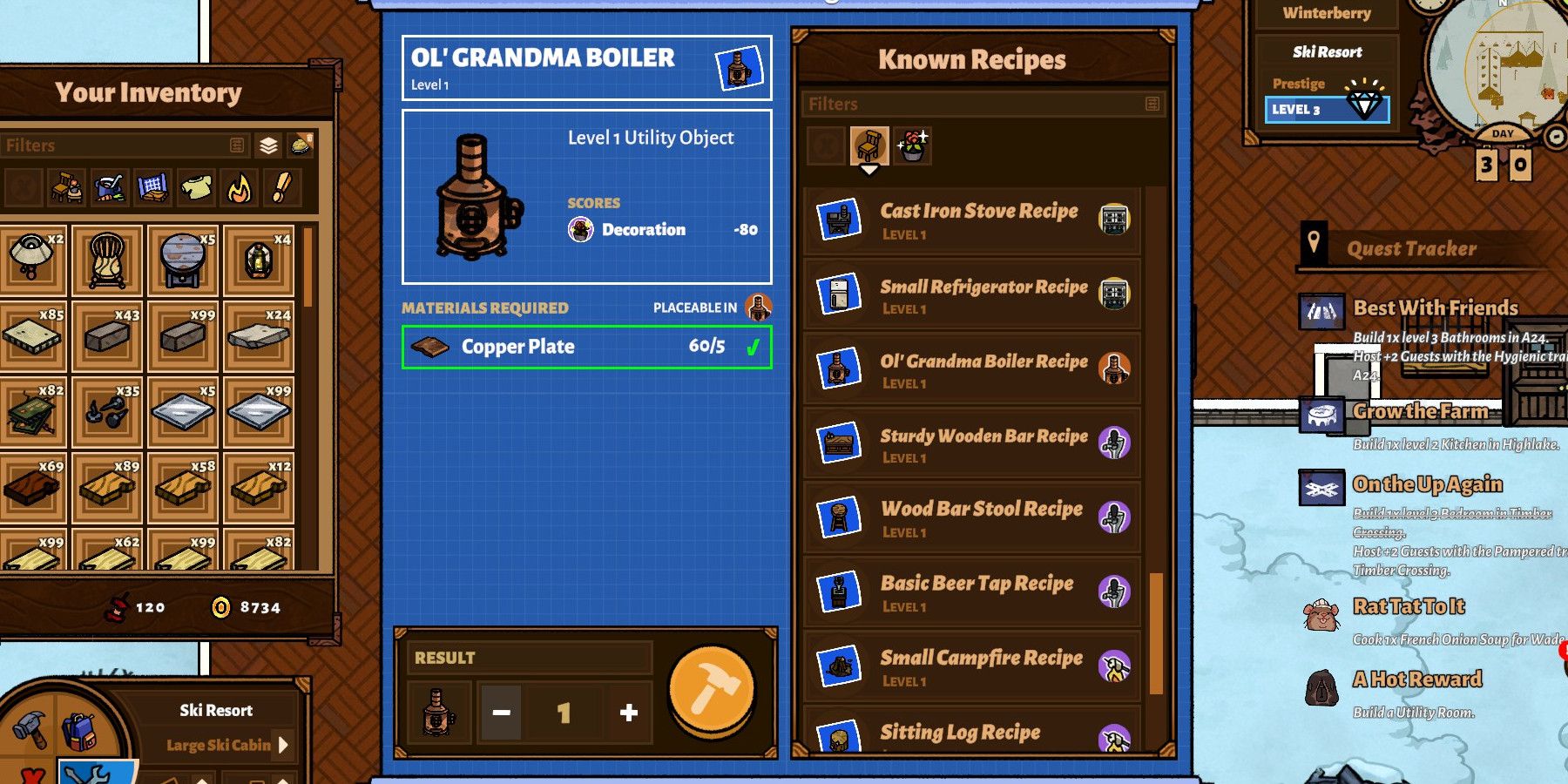
Task: Open the inventory filter list menu
Action: [237, 145]
